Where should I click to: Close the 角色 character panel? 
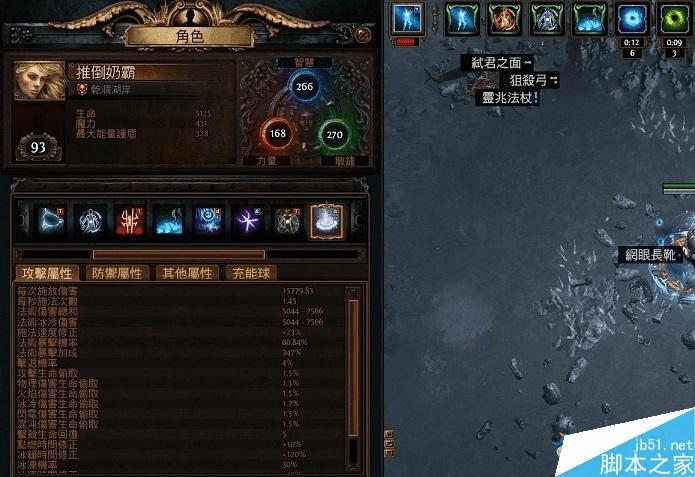[x=363, y=34]
